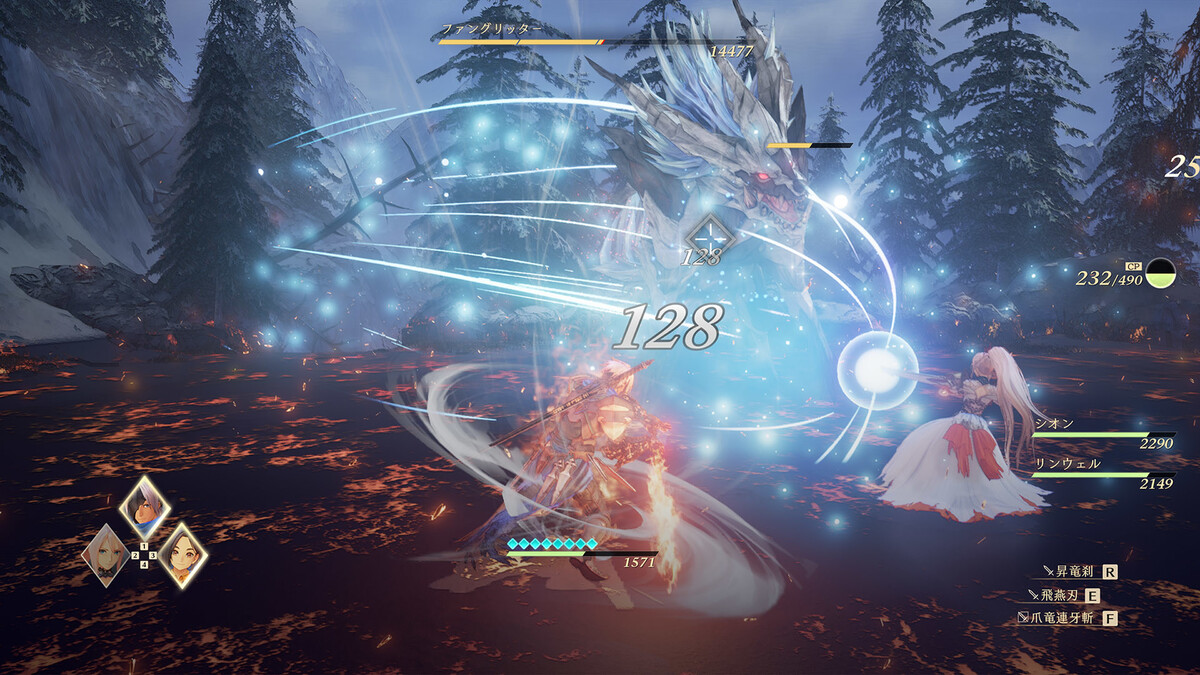Activate the brown-haired girl's boost portrait
The image size is (1200, 675).
coord(182,553)
